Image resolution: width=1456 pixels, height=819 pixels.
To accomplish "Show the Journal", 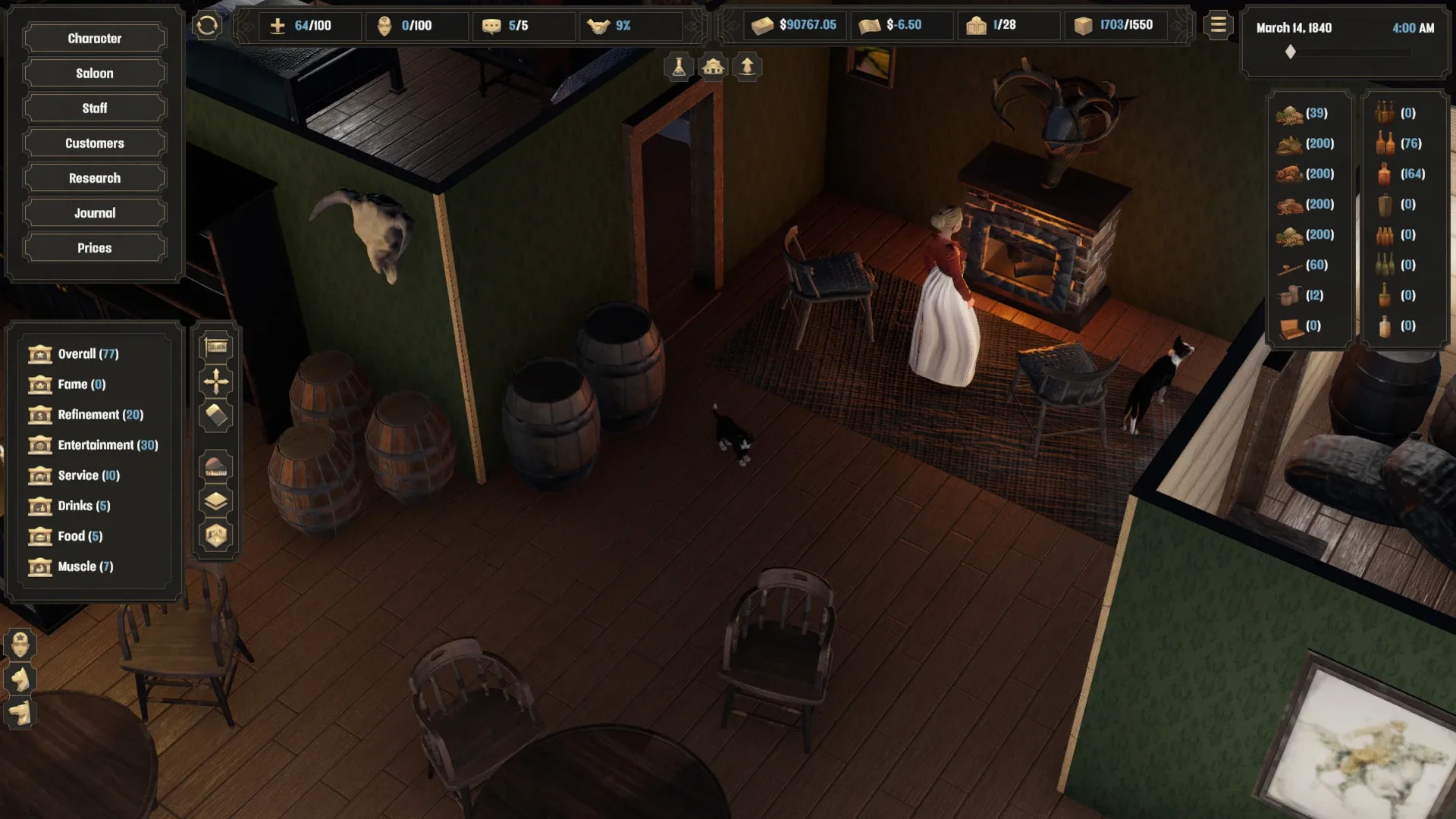I will pyautogui.click(x=94, y=213).
